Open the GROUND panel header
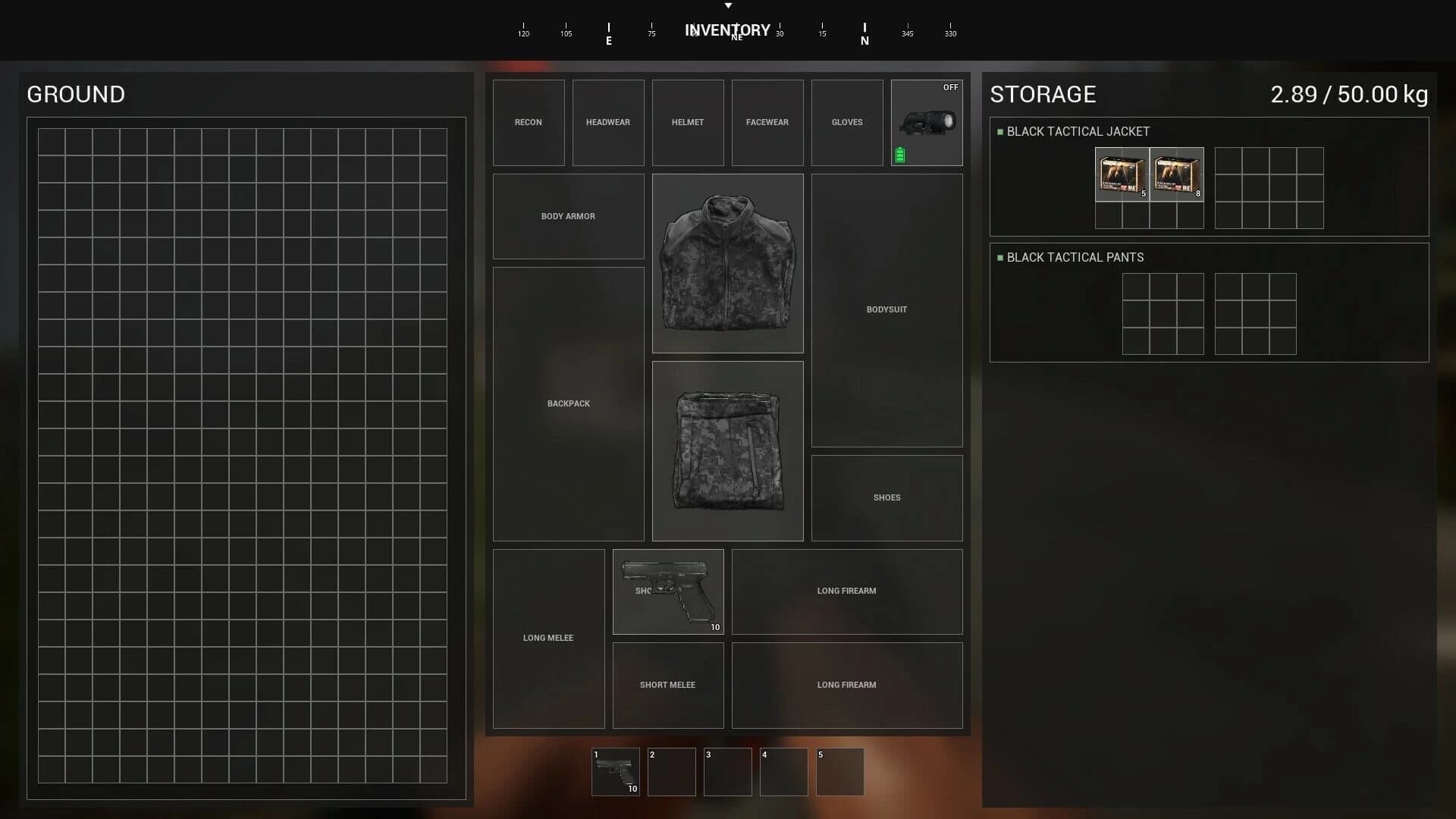Viewport: 1456px width, 819px height. point(76,94)
